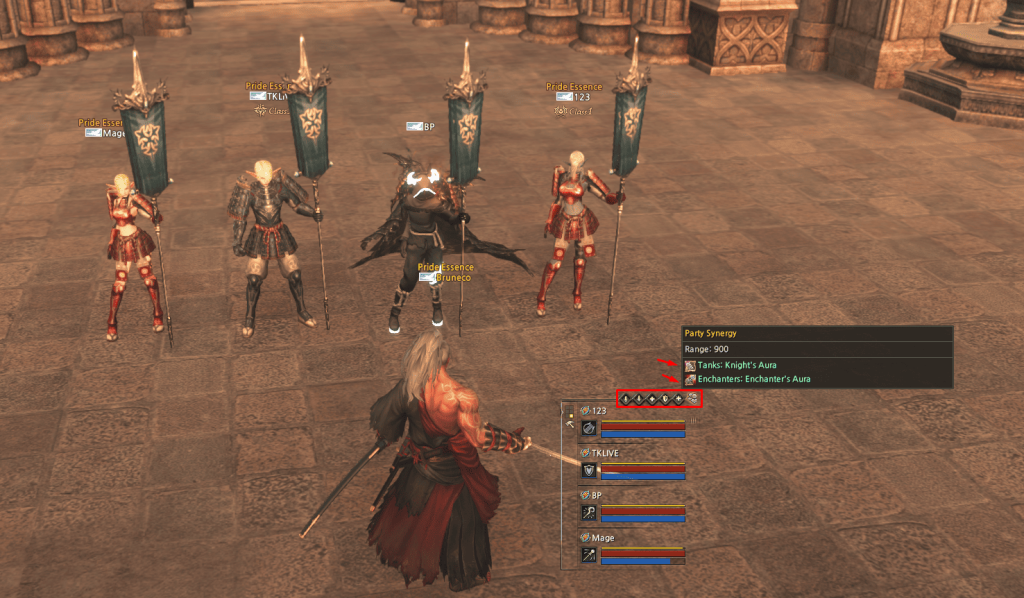Click the hammer icon beside the party frame

[571, 425]
